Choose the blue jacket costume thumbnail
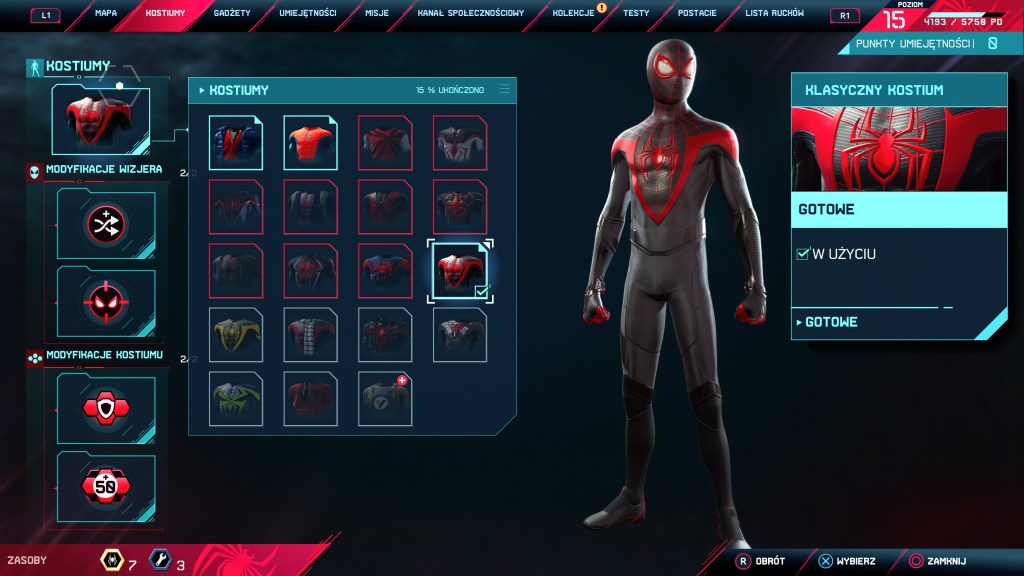The height and width of the screenshot is (576, 1024). [236, 143]
